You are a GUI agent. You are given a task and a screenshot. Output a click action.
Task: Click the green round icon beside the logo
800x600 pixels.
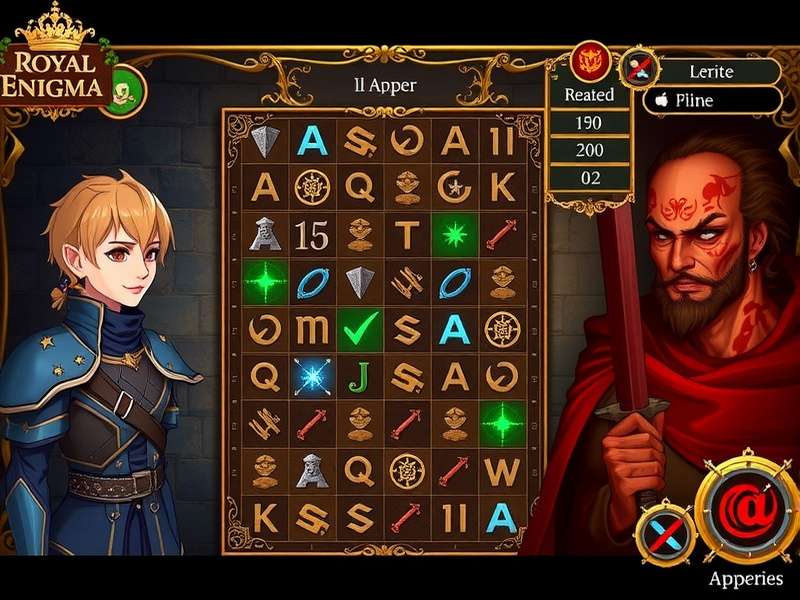126,88
